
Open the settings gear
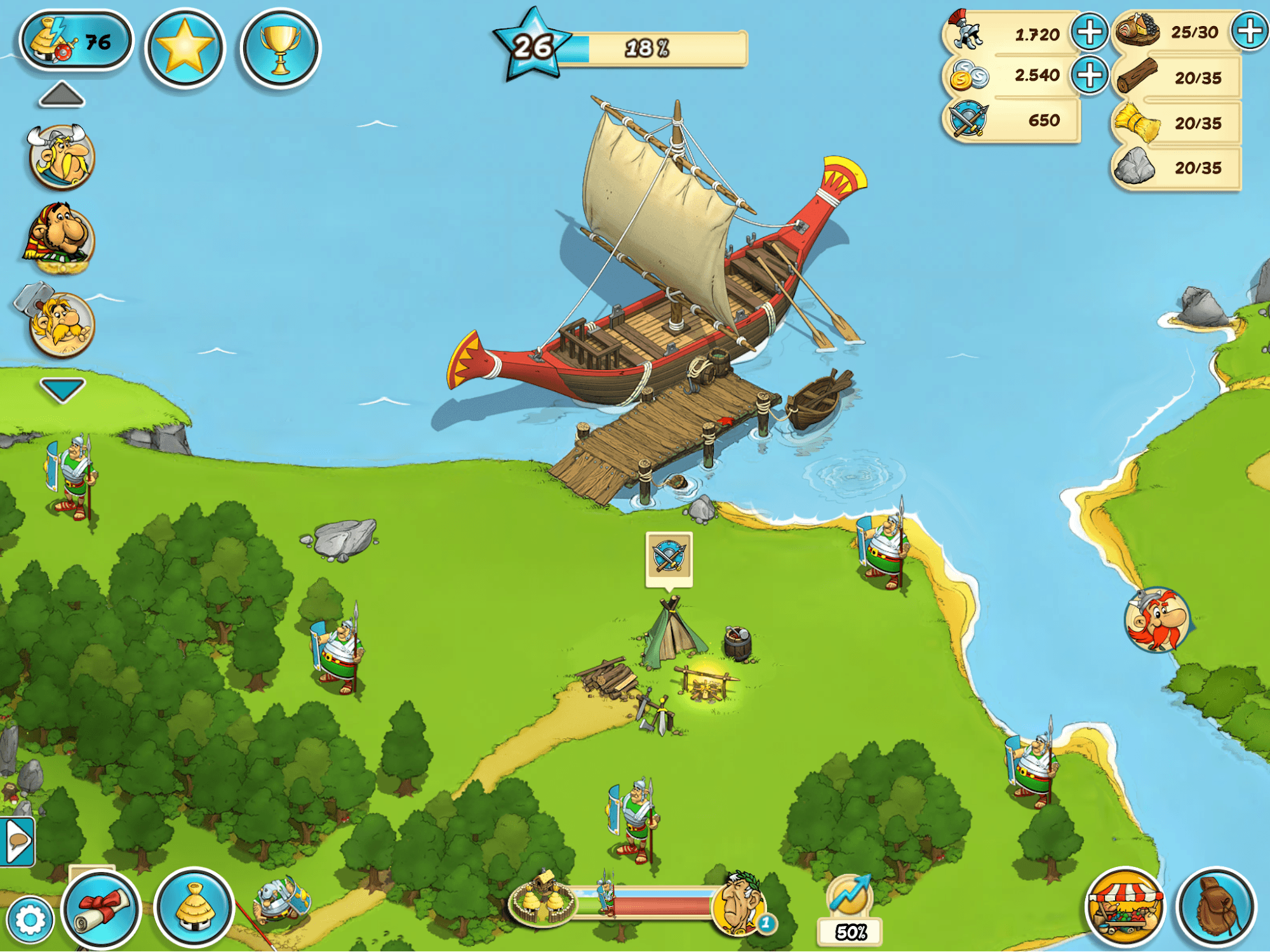click(x=29, y=920)
